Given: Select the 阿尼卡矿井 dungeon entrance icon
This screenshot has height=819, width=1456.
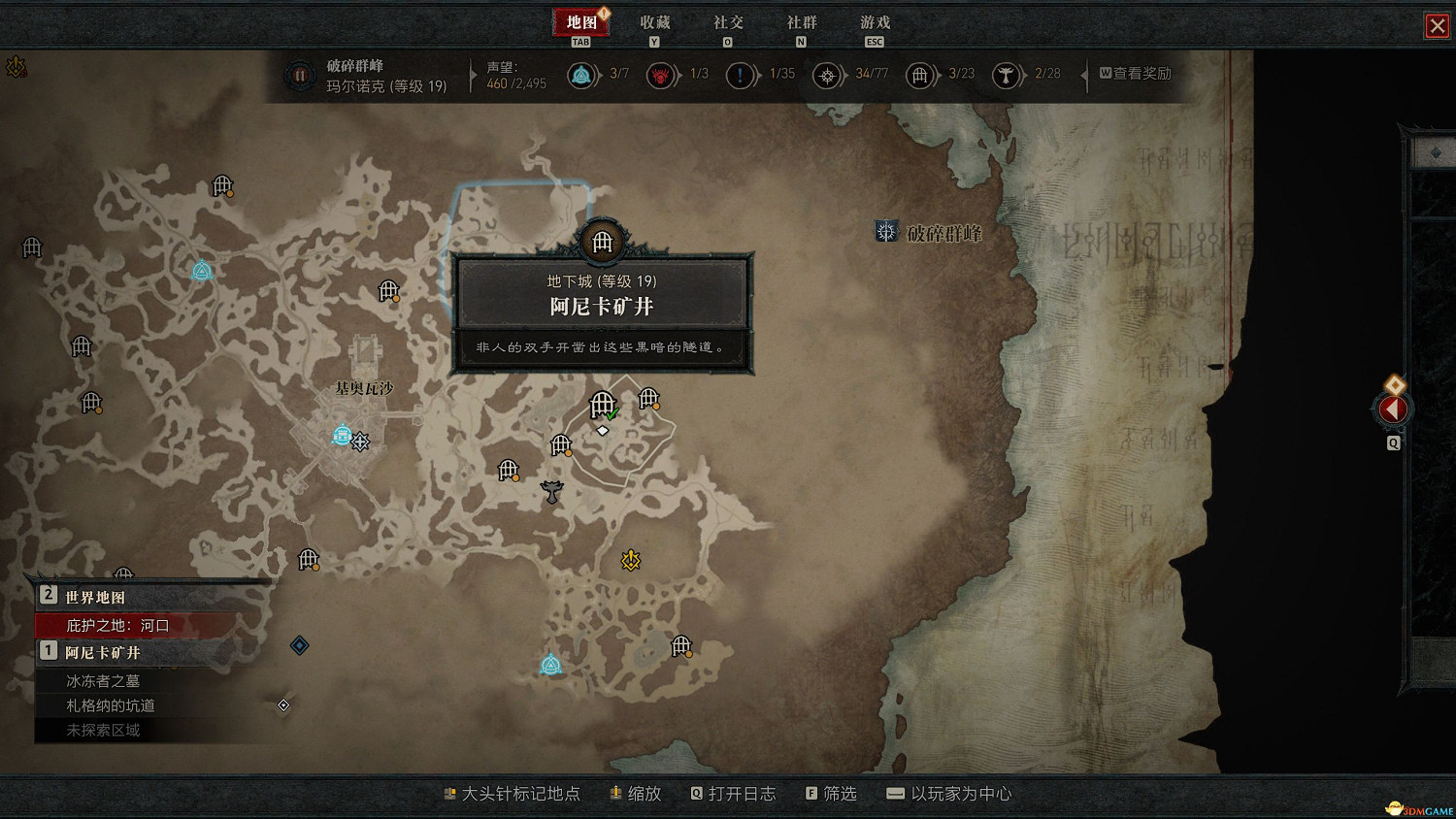Looking at the screenshot, I should pyautogui.click(x=602, y=243).
